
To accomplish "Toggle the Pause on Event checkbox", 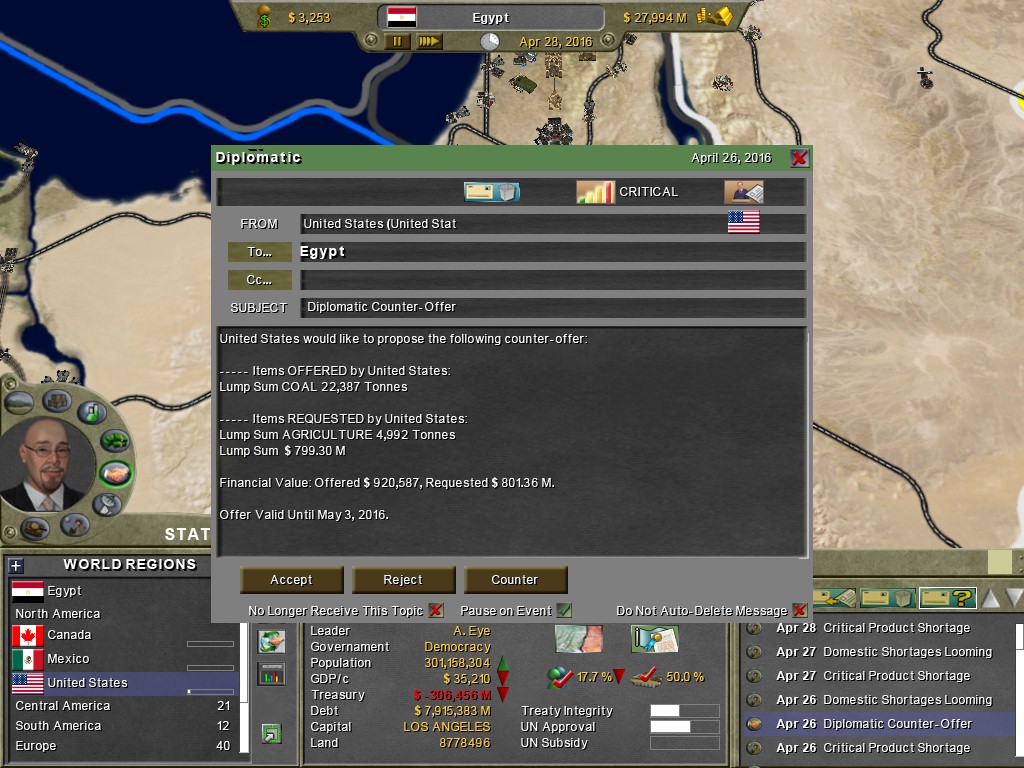I will click(x=564, y=610).
